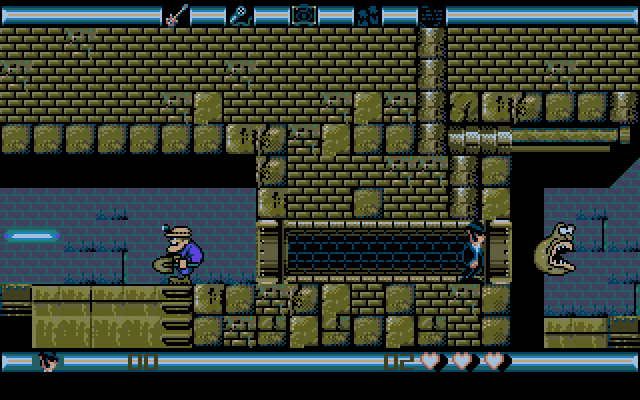The image size is (640, 400).
Task: Choose the loudspeaker item icon
Action: click(x=303, y=15)
